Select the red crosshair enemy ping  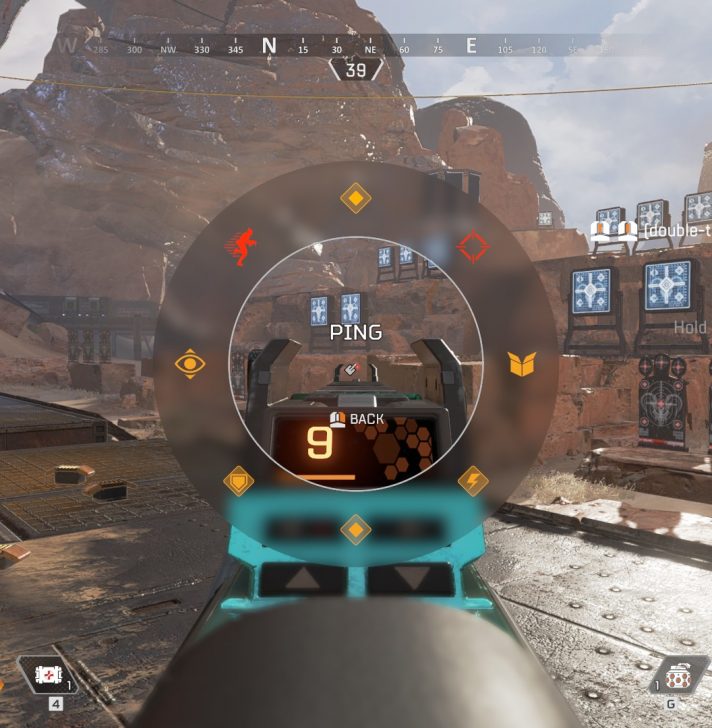click(471, 246)
